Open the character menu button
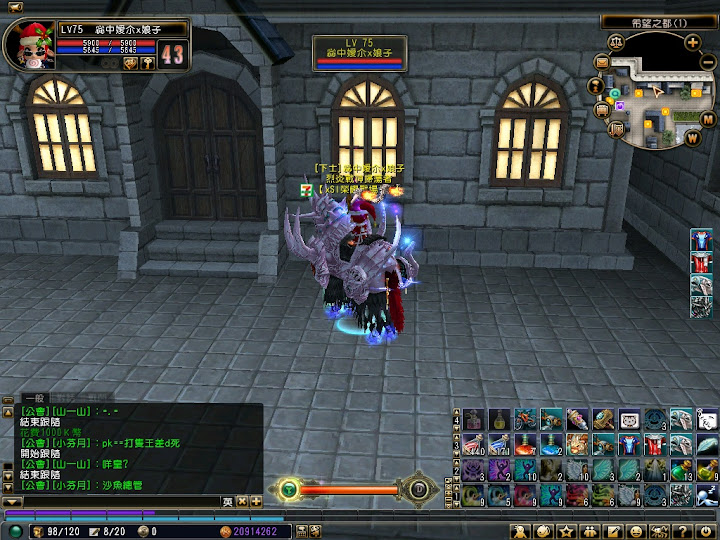Viewport: 720px width, 540px height. tap(521, 530)
